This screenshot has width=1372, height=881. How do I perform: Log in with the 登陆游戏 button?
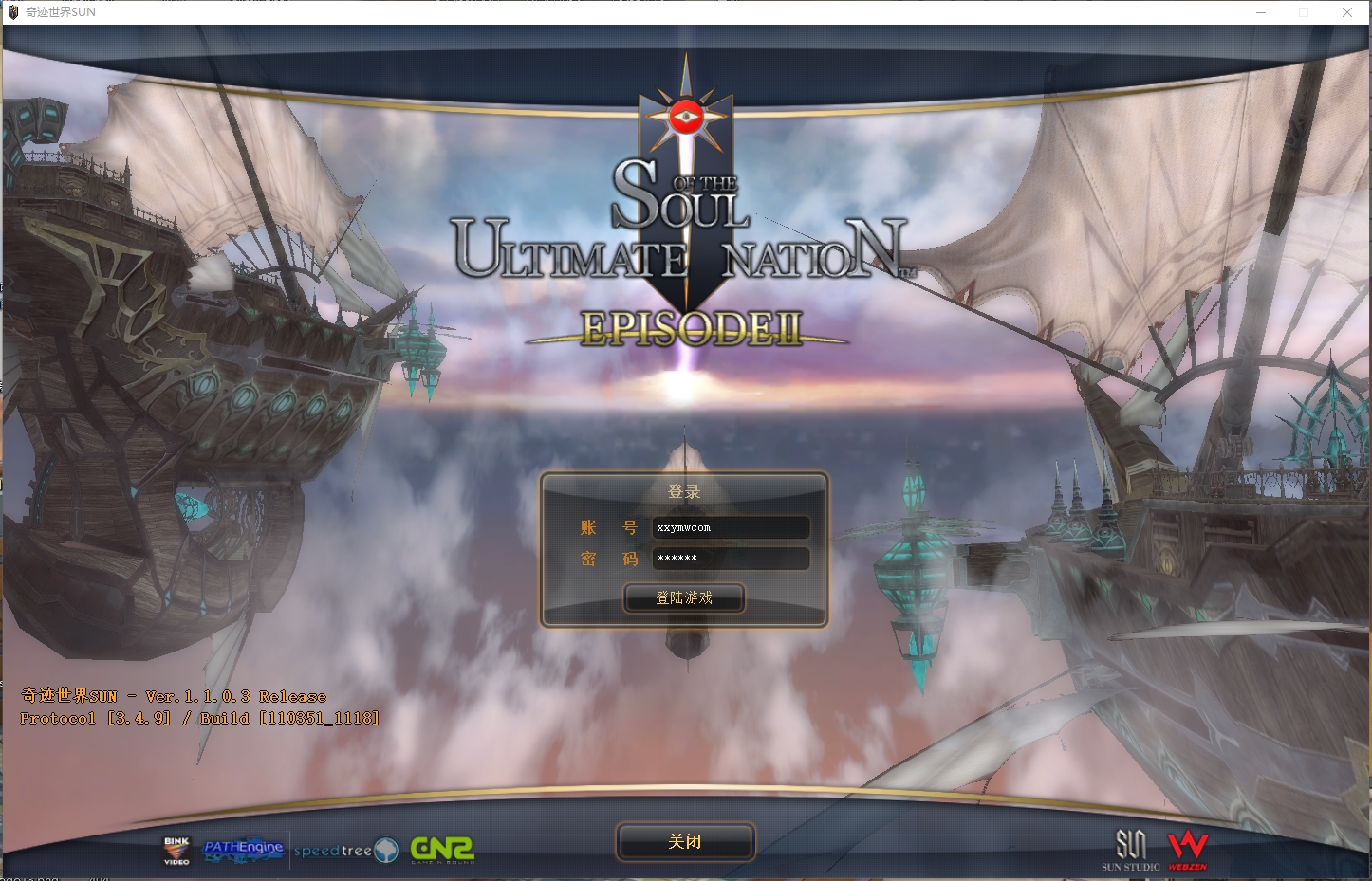click(x=683, y=598)
